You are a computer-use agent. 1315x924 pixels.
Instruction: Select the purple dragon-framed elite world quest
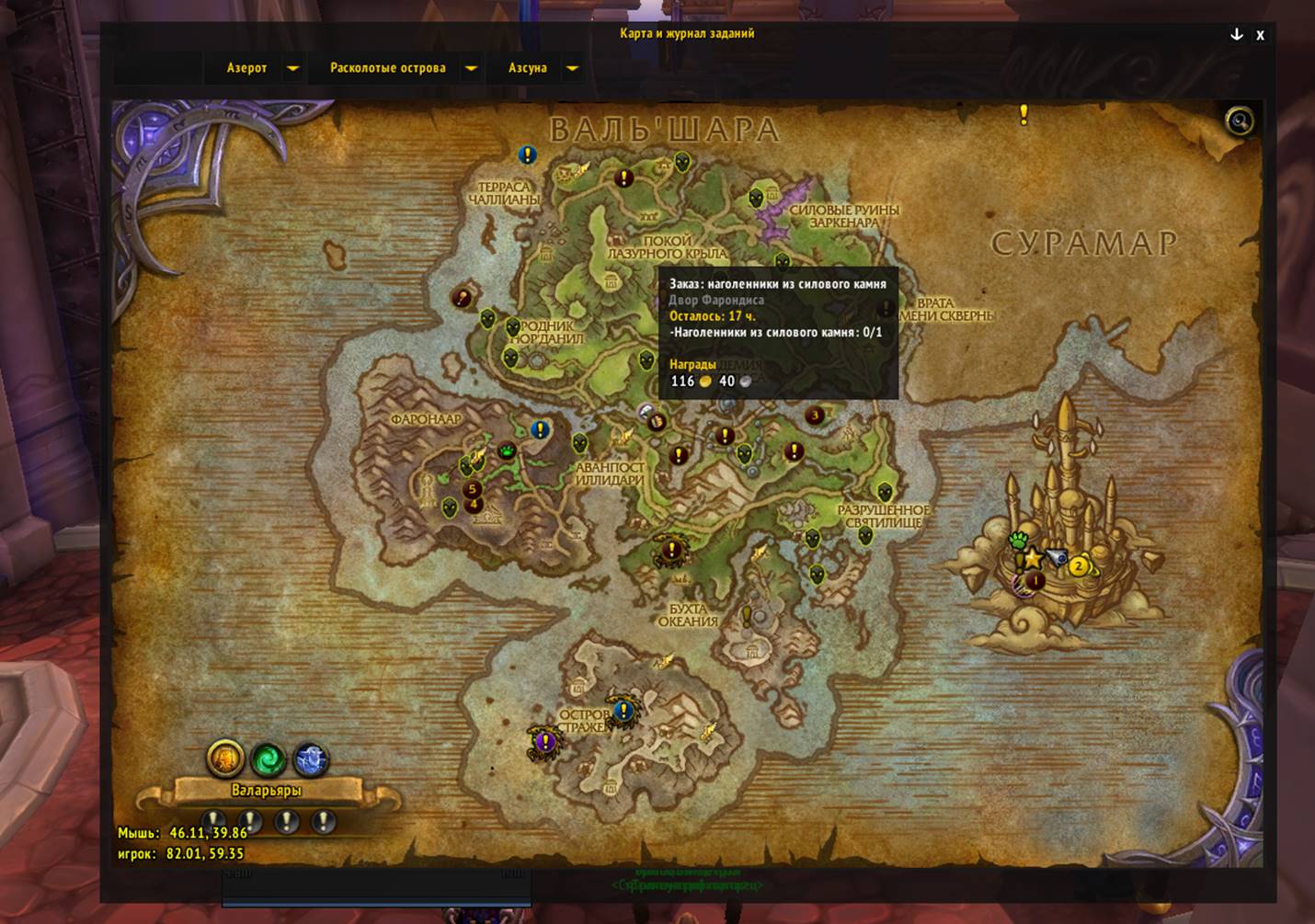(x=544, y=740)
